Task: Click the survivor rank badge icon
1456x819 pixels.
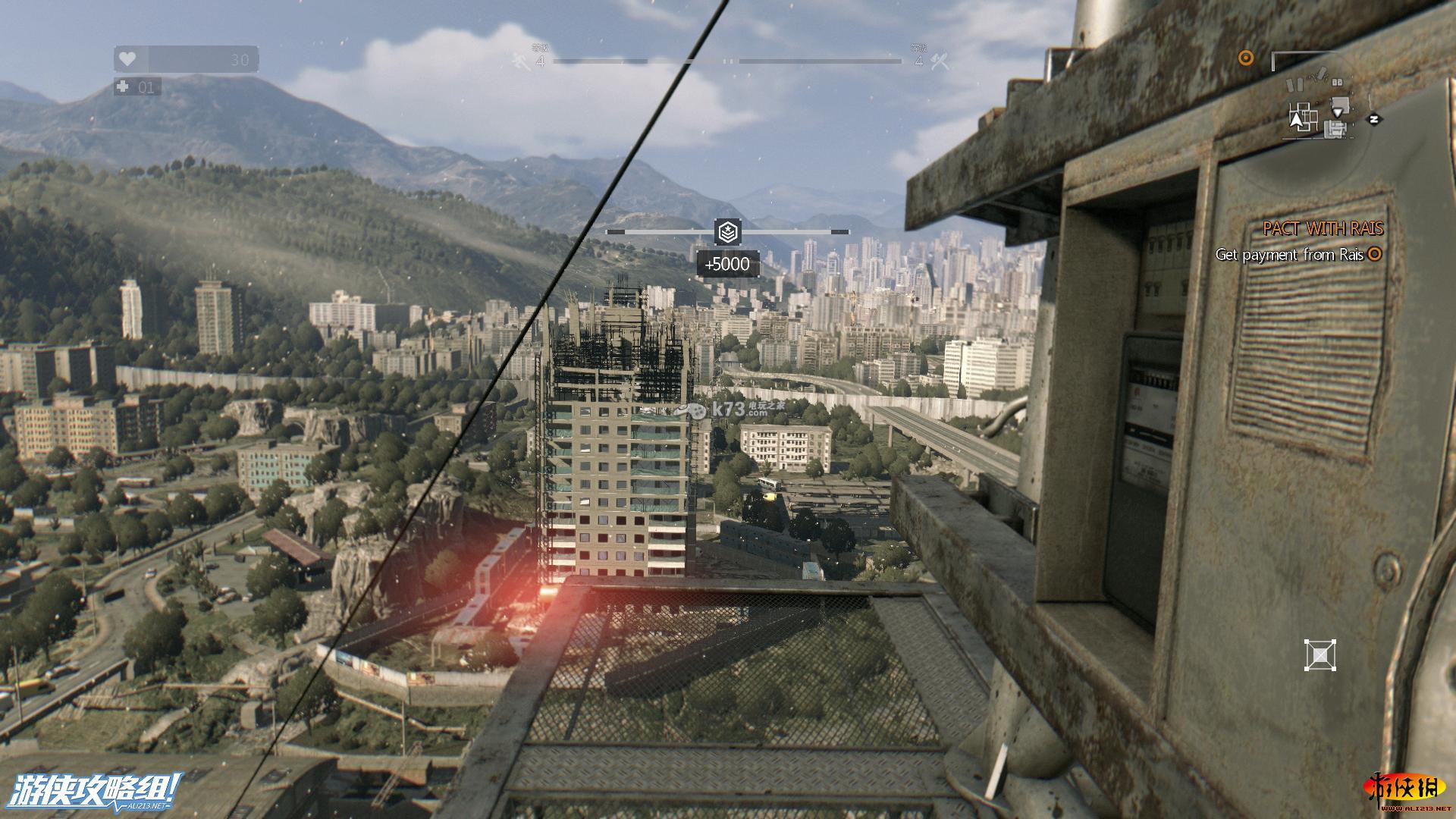Action: 728,232
